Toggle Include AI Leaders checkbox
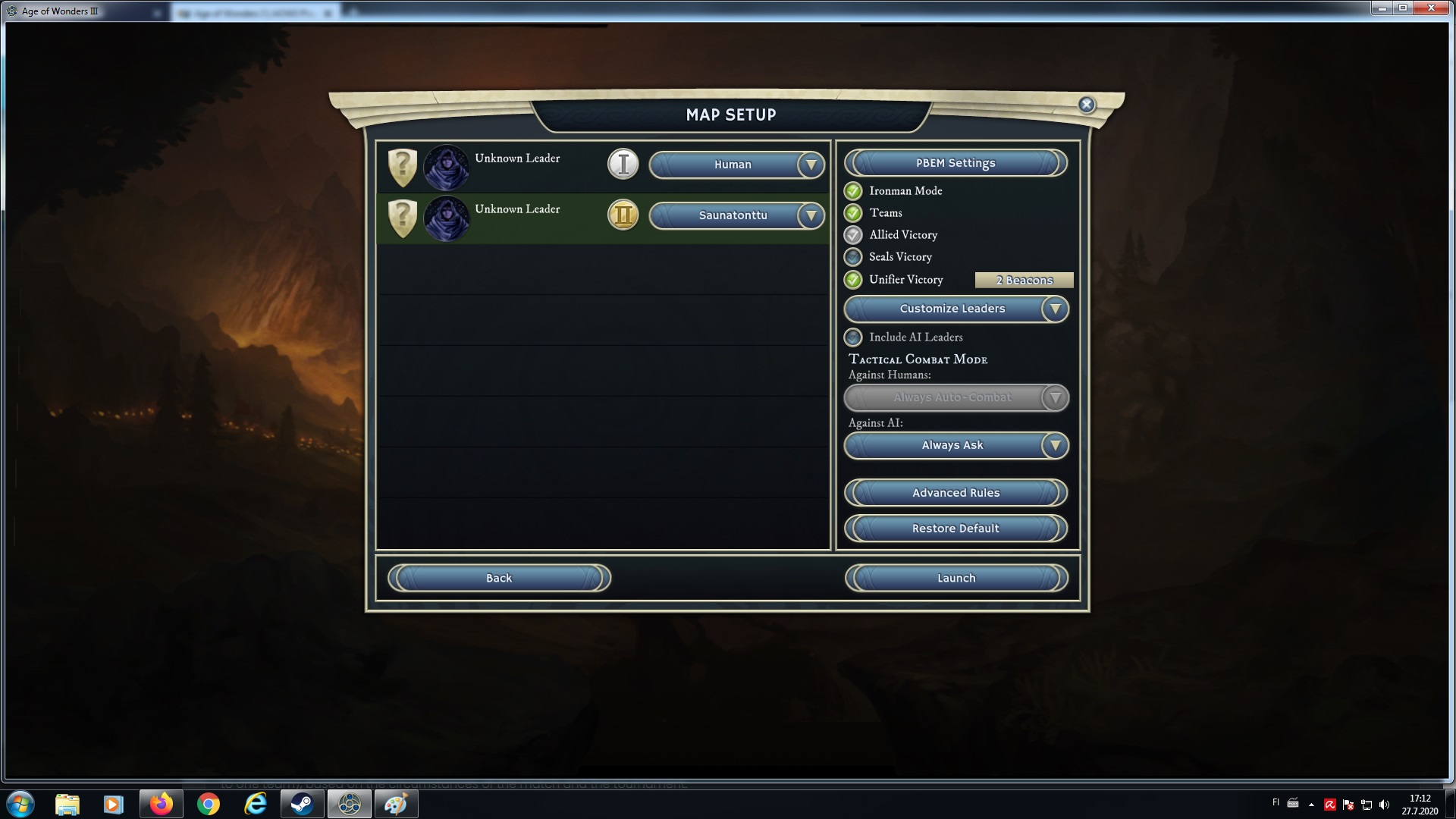This screenshot has height=819, width=1456. tap(854, 337)
